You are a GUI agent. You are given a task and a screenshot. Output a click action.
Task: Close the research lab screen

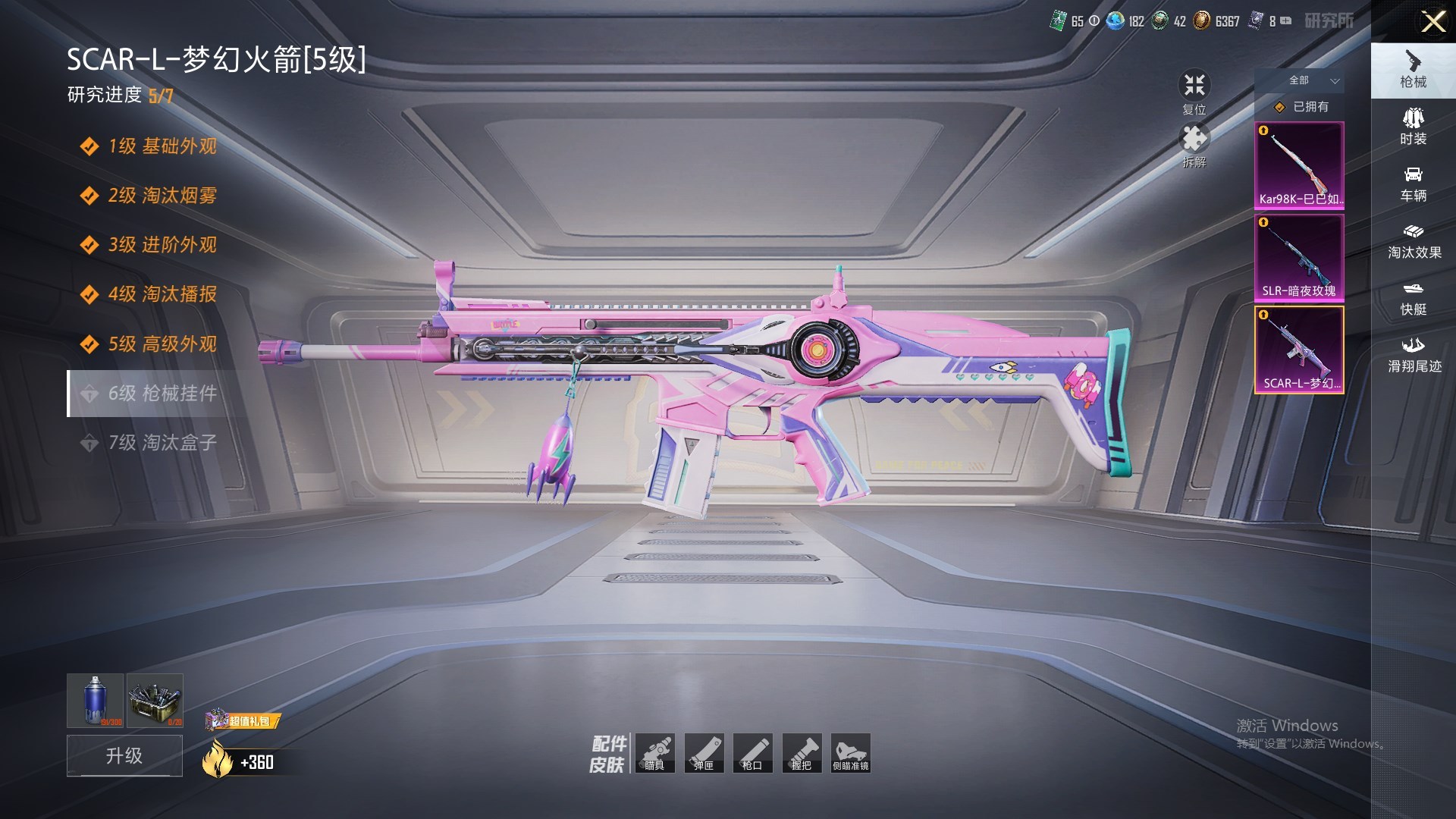click(1432, 21)
